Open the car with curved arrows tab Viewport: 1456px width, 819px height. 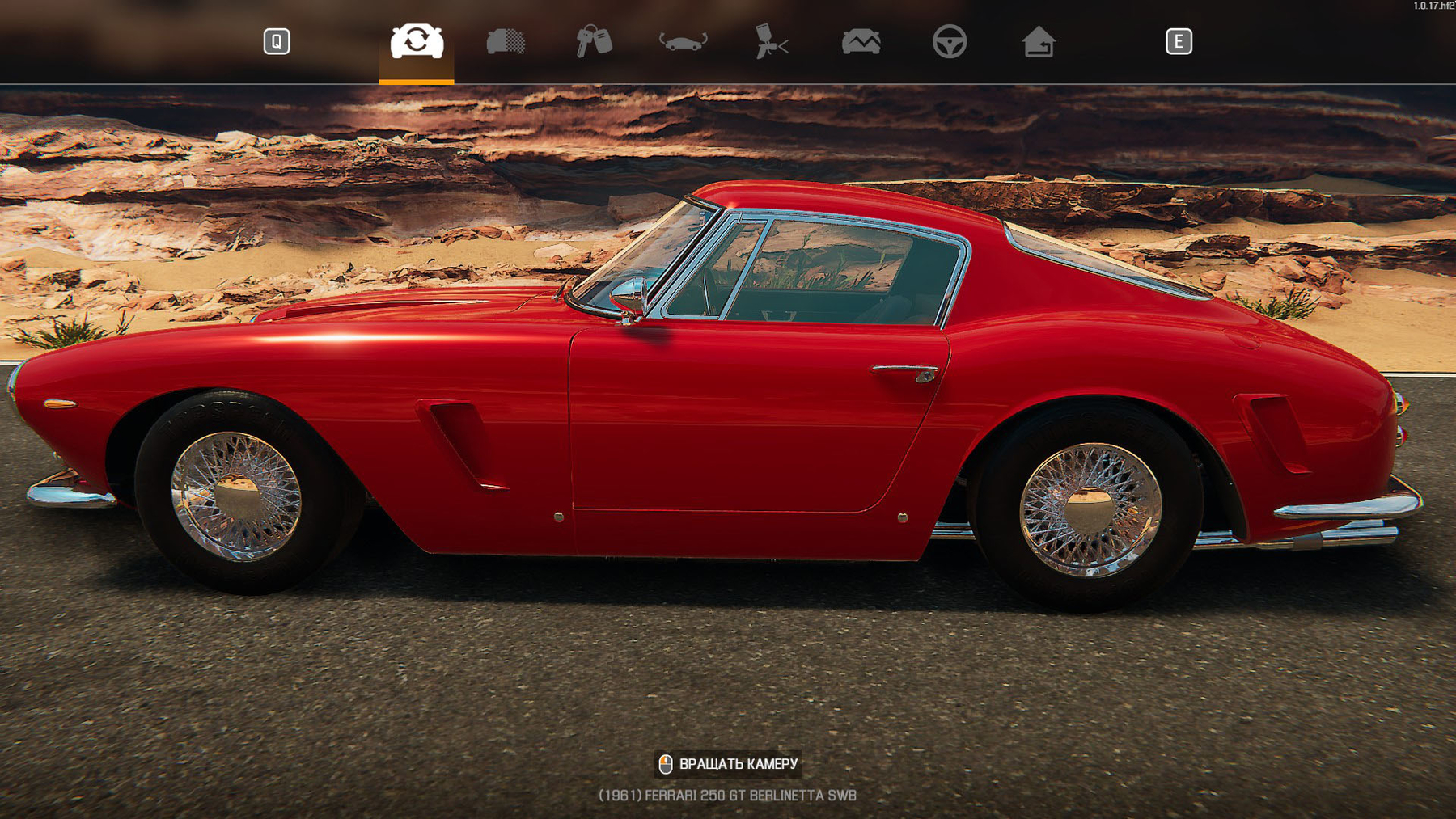coord(683,41)
